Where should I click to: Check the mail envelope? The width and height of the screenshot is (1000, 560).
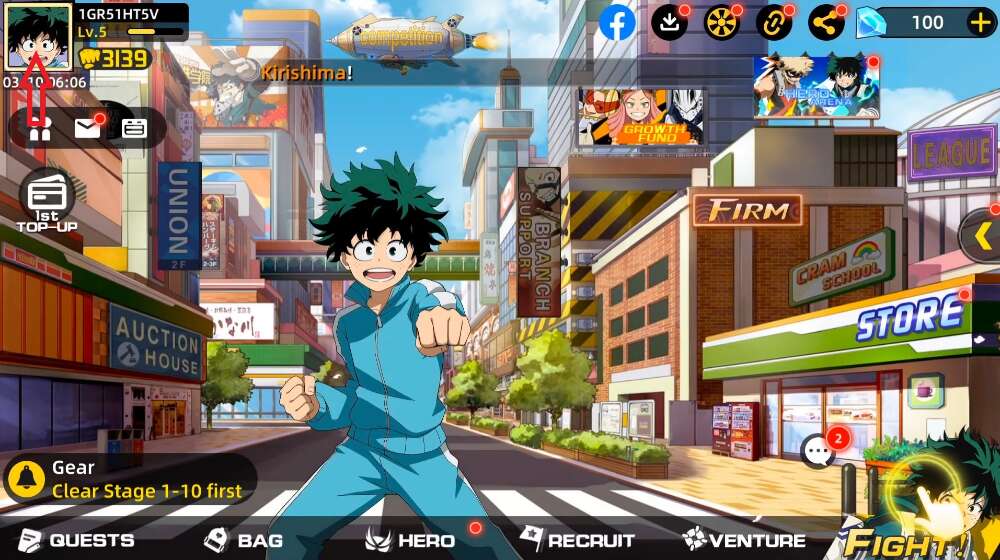[x=88, y=127]
